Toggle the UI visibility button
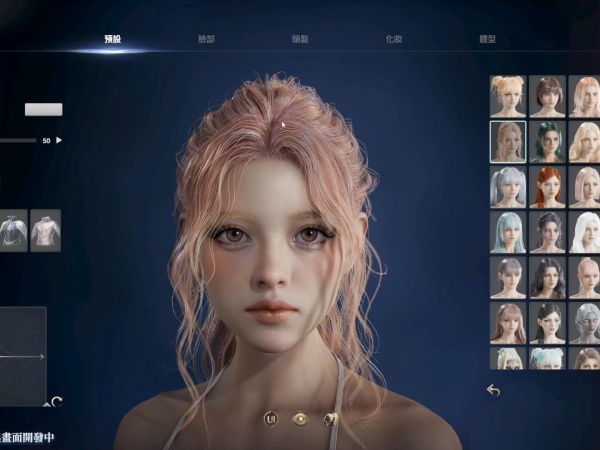The height and width of the screenshot is (450, 600). [x=271, y=418]
